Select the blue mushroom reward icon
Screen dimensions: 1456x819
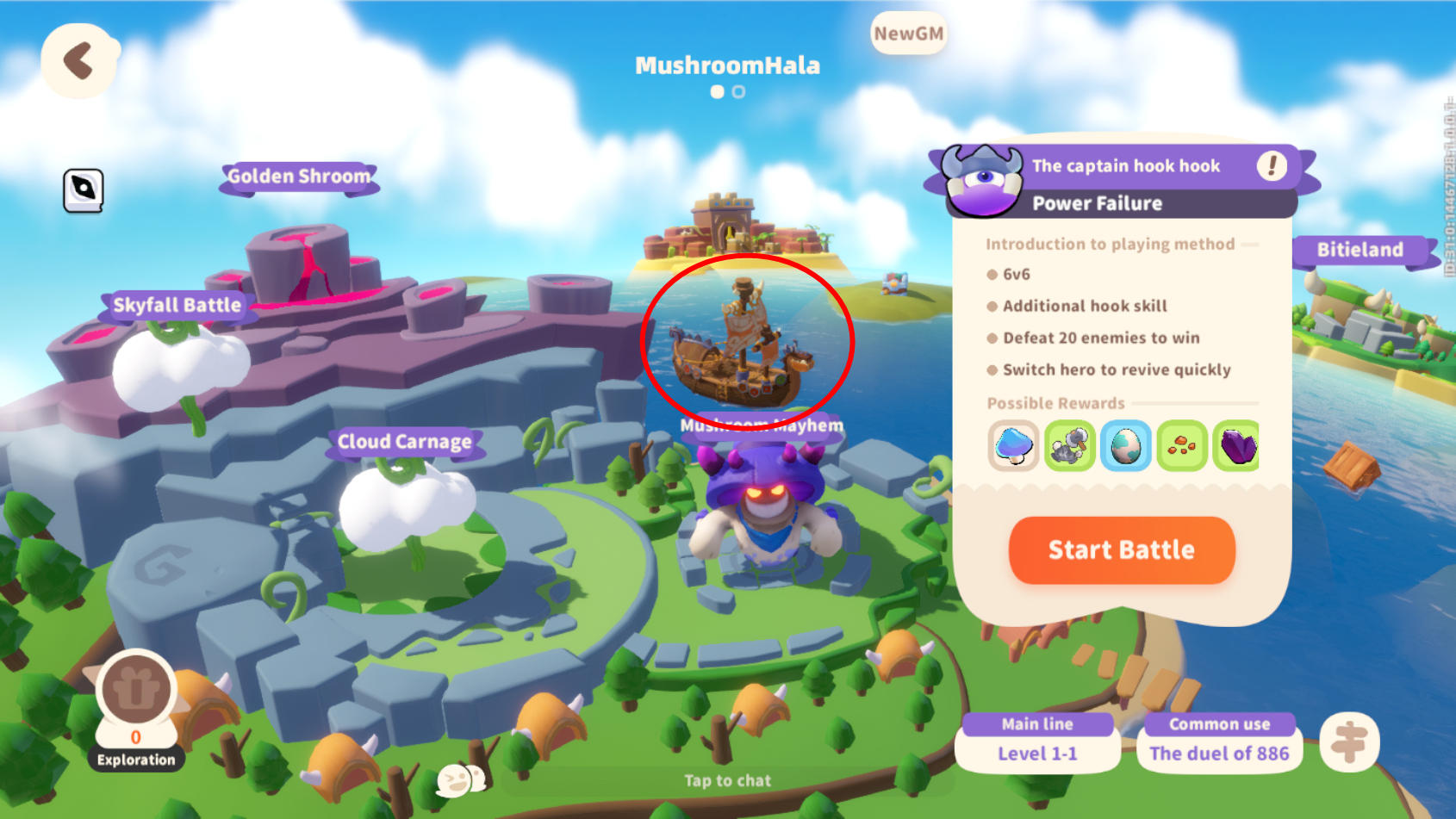click(1013, 446)
